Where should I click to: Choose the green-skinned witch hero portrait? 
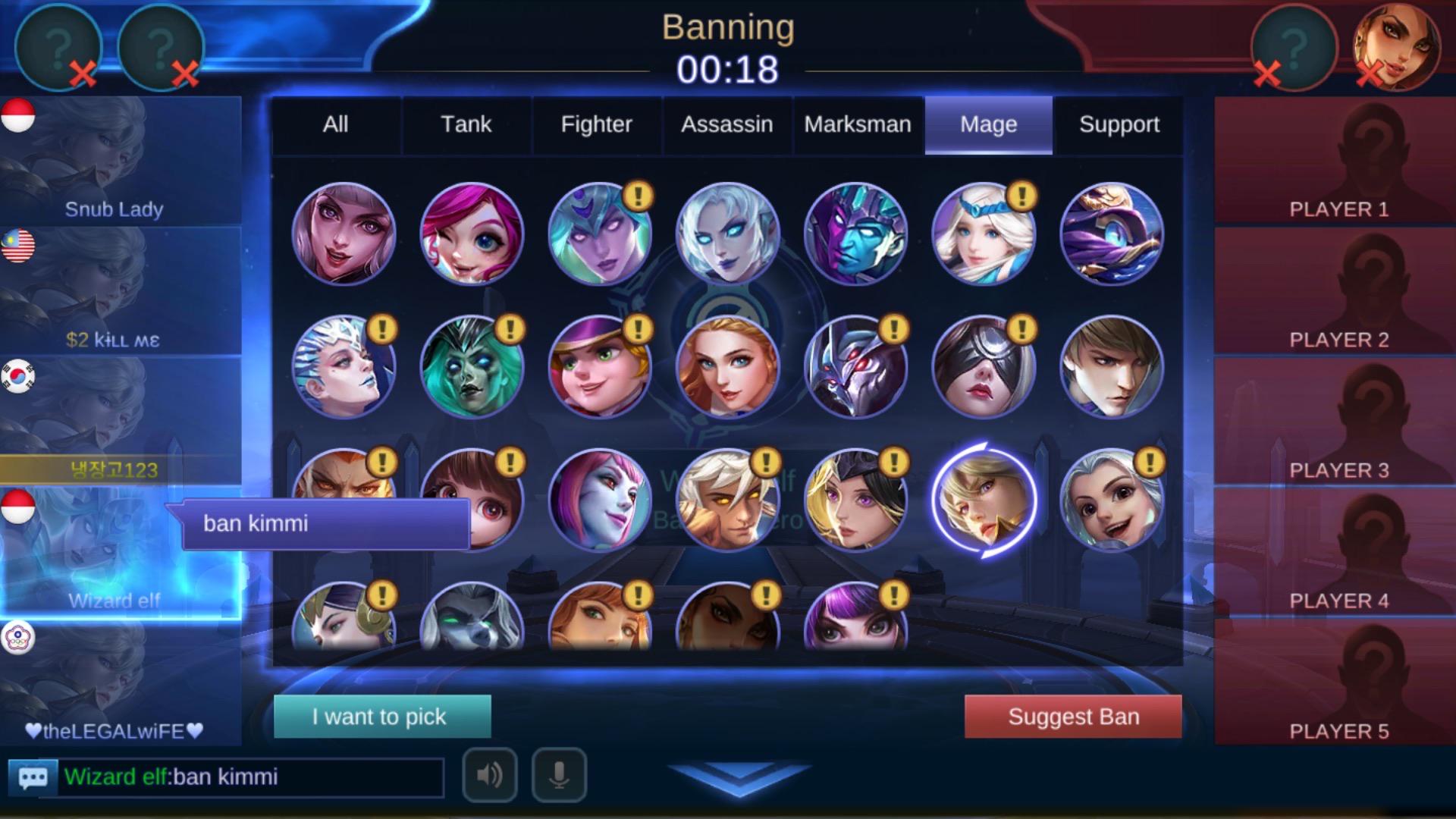(472, 367)
